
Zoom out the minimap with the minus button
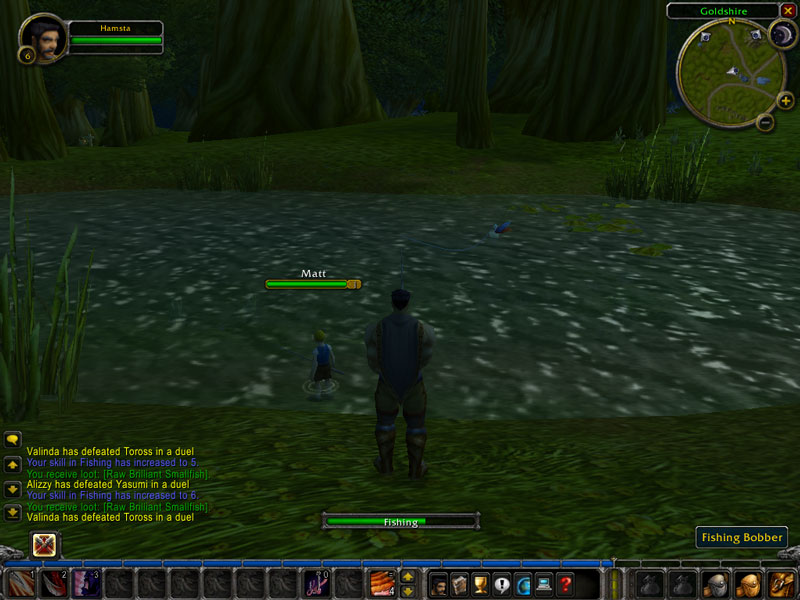[765, 123]
